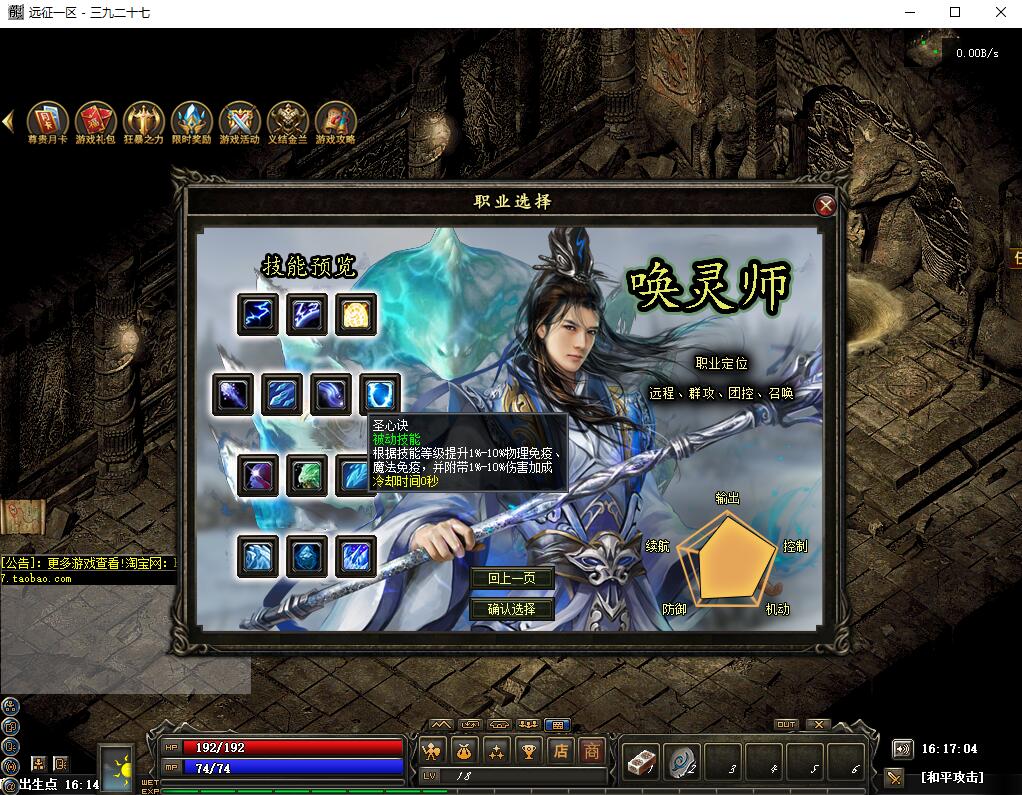Select the 圣心诀 blue shield skill icon
Image resolution: width=1022 pixels, height=795 pixels.
[x=380, y=394]
